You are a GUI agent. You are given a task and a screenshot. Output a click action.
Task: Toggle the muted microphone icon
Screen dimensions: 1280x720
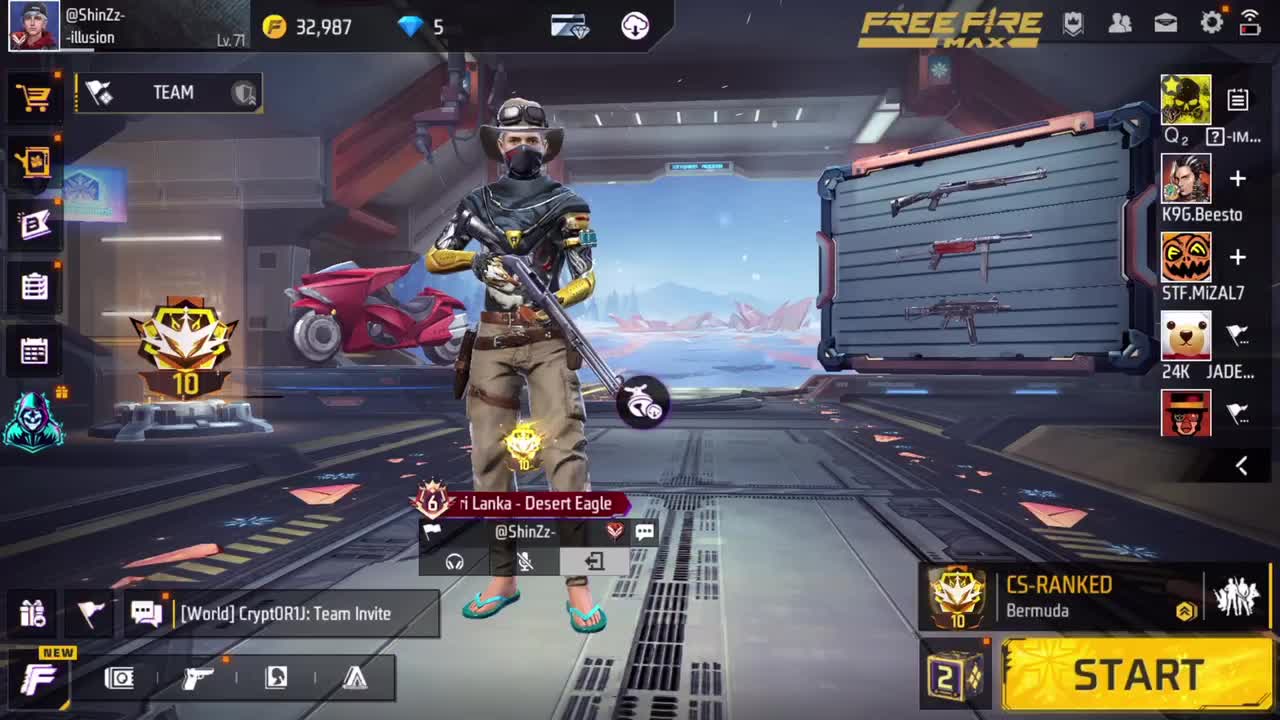point(525,562)
